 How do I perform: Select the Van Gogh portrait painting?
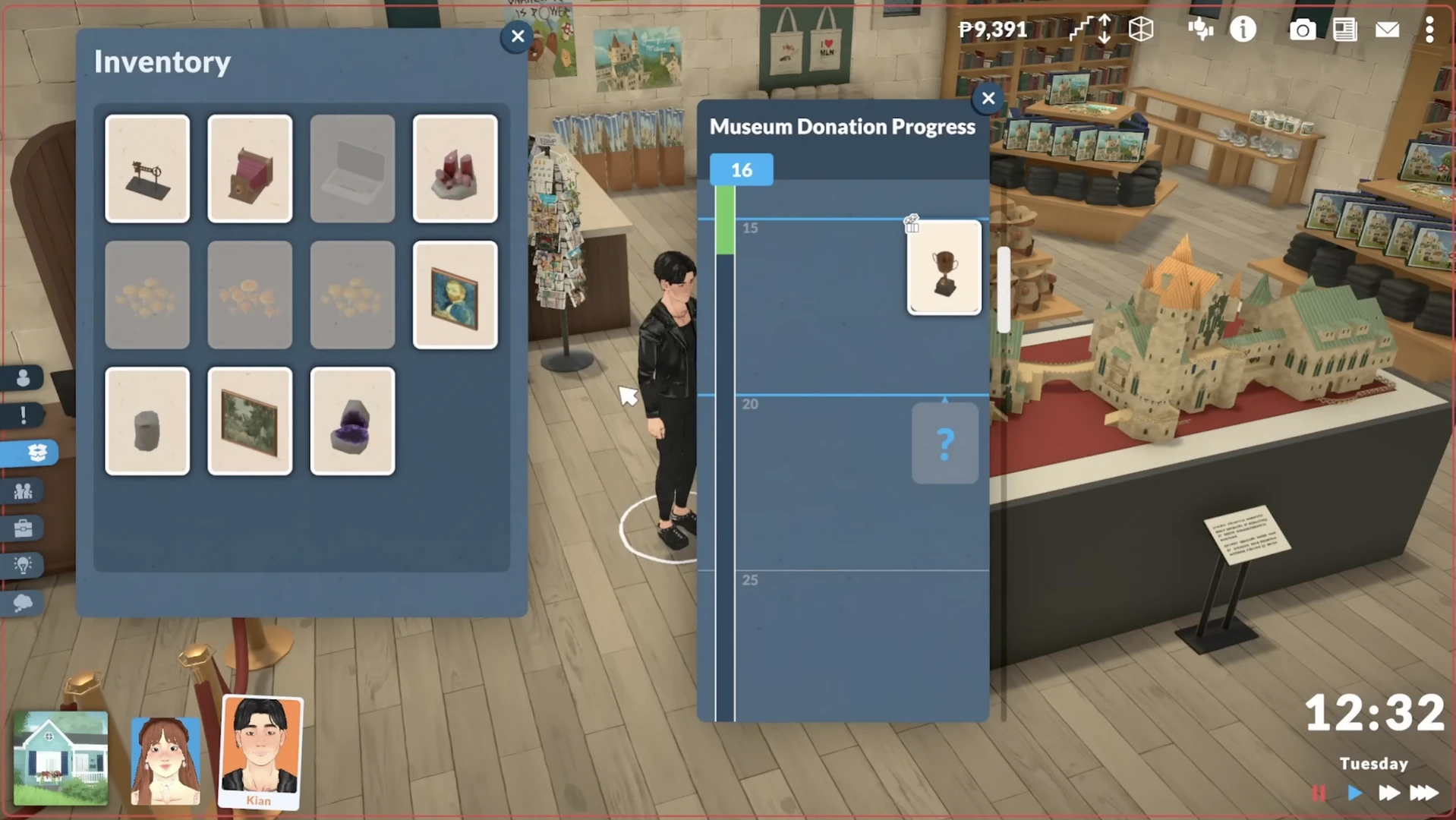tap(455, 295)
